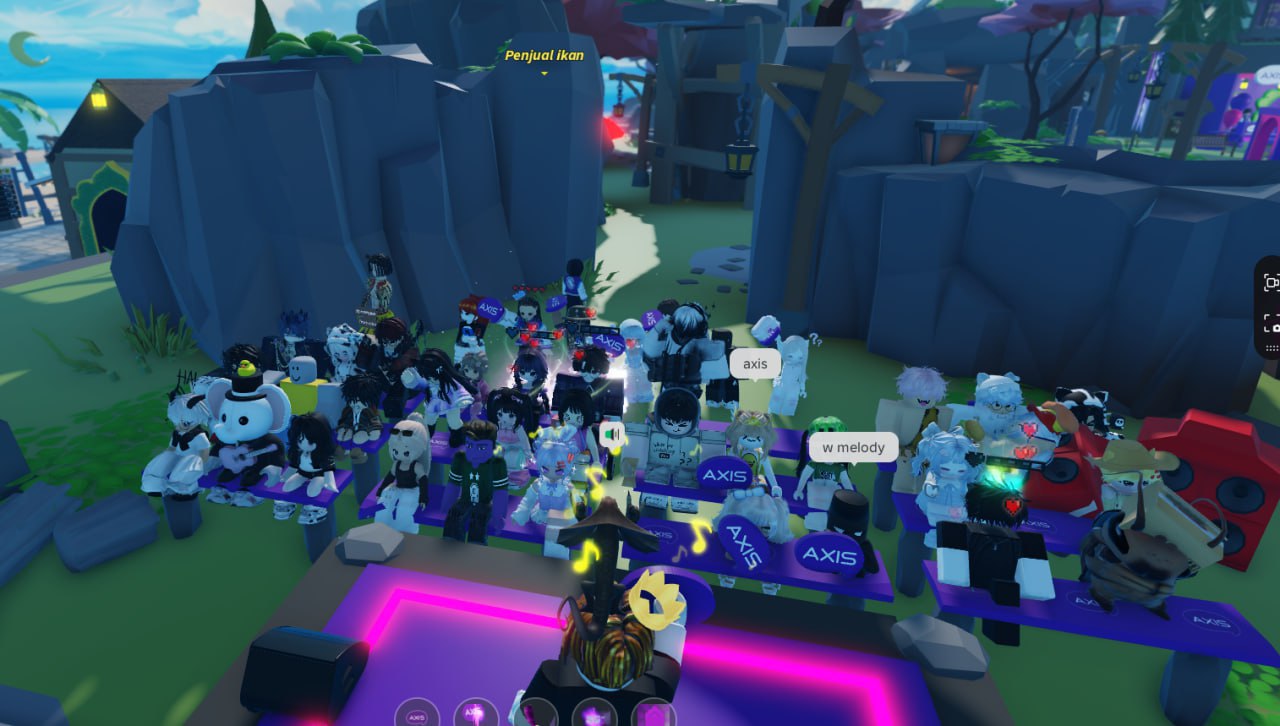1280x726 pixels.
Task: Select the glowing AXIS sign item icon
Action: (x=473, y=714)
